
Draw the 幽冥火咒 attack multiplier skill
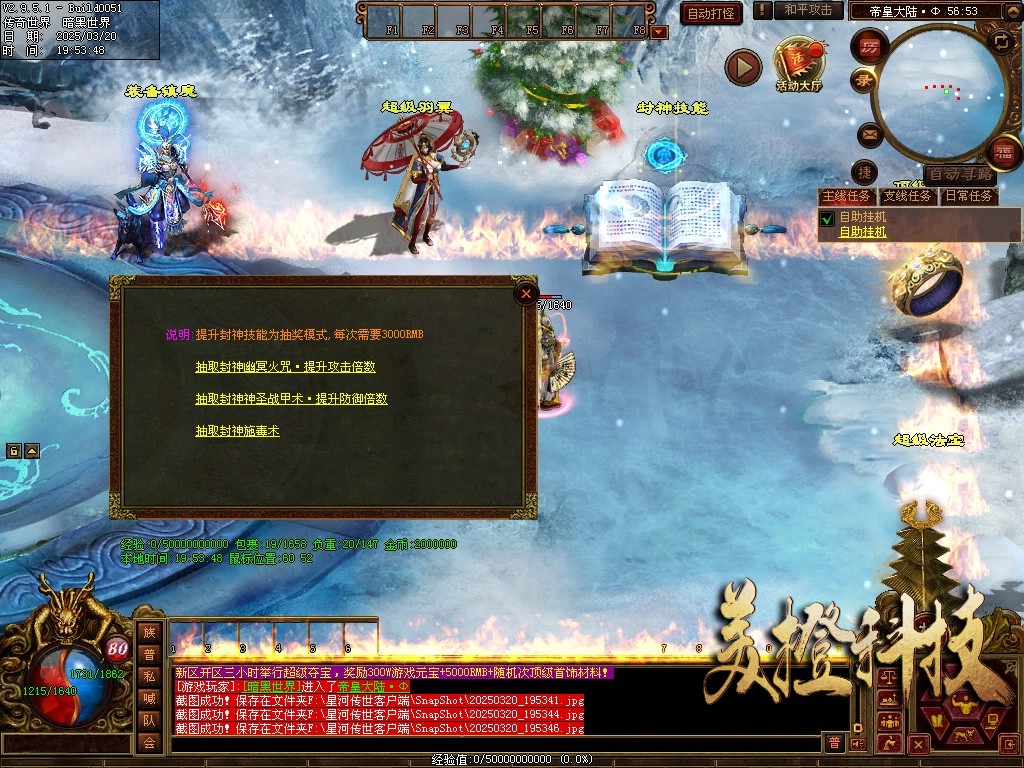(285, 367)
